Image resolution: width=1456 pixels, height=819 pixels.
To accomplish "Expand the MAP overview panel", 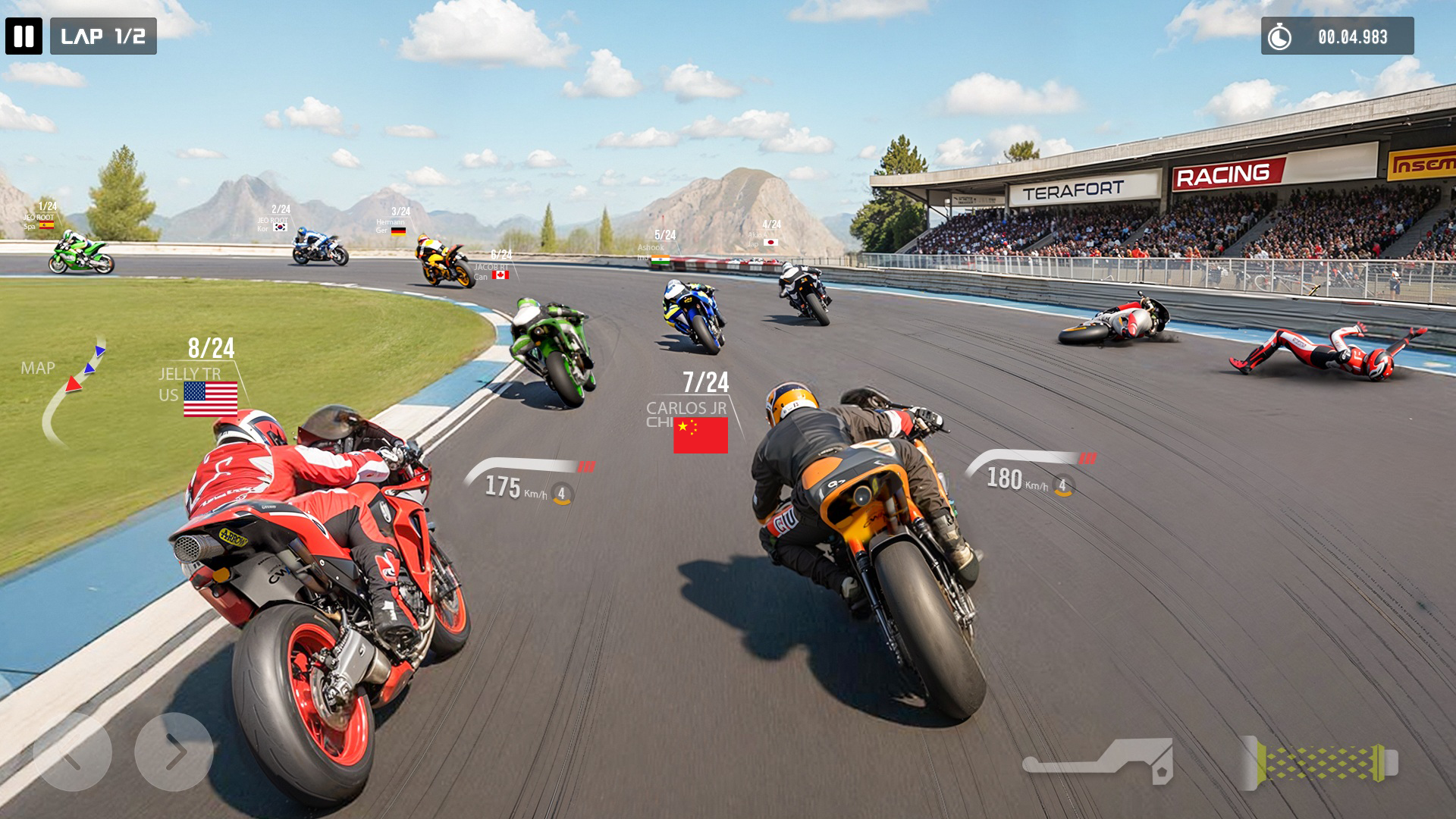I will click(39, 369).
